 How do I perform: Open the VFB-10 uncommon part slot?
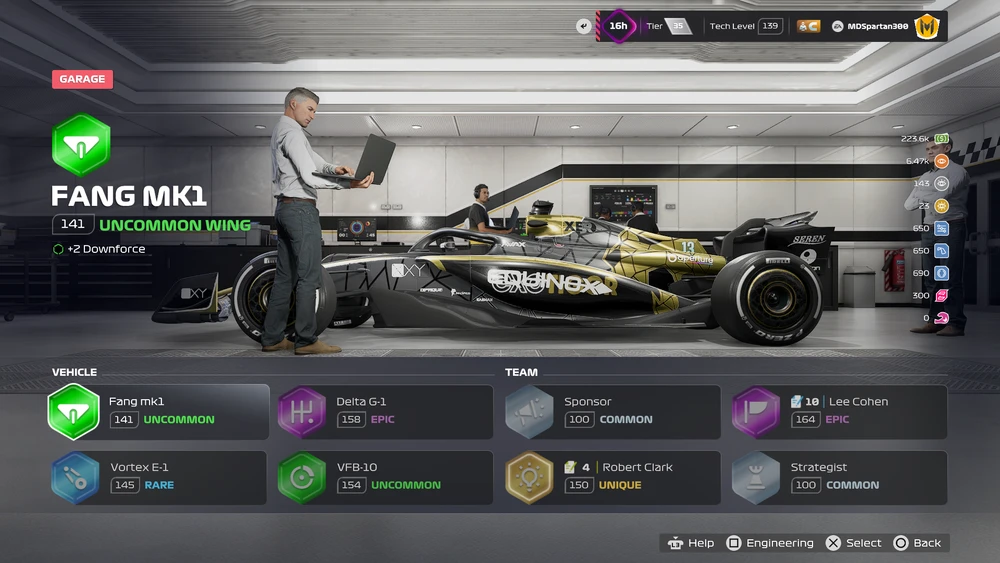pos(385,477)
